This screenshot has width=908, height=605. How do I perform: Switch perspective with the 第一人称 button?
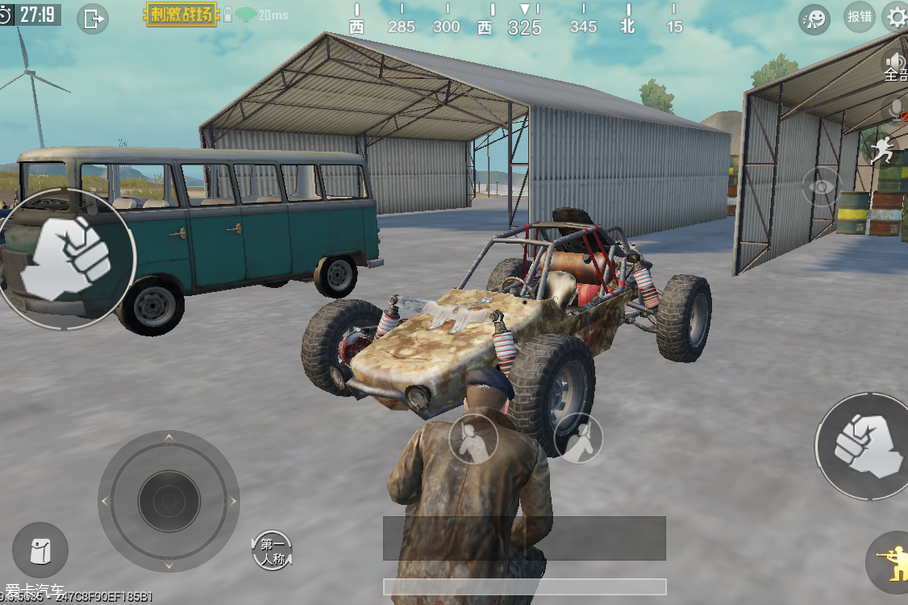272,551
